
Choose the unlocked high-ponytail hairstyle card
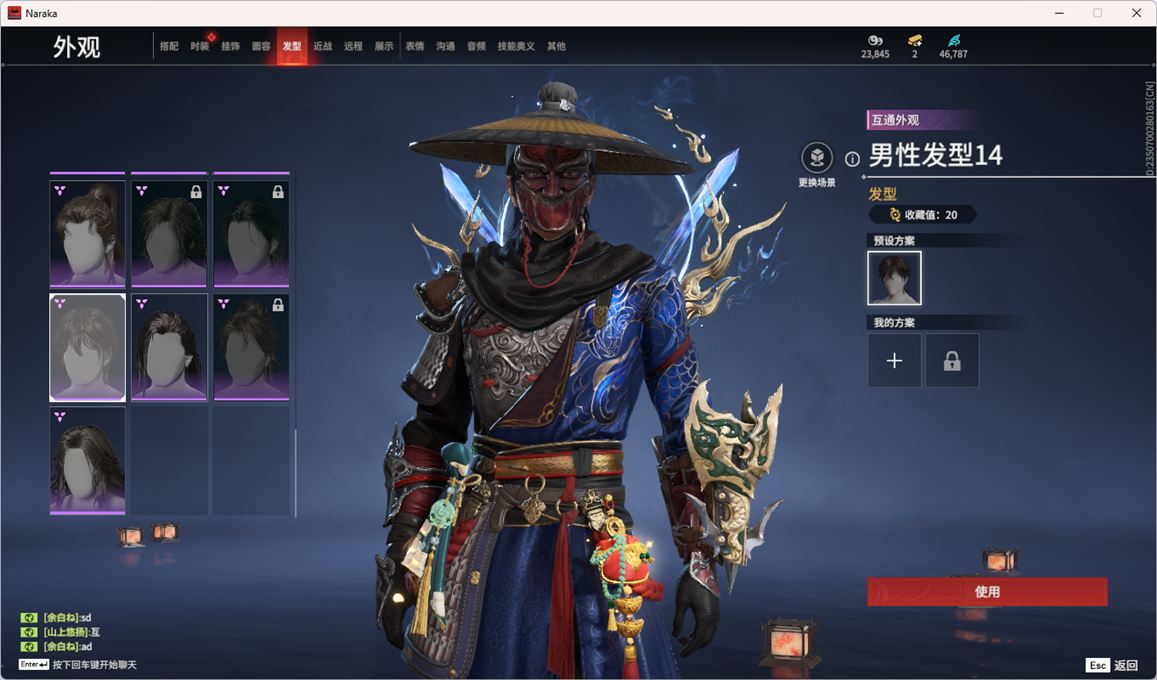click(88, 233)
